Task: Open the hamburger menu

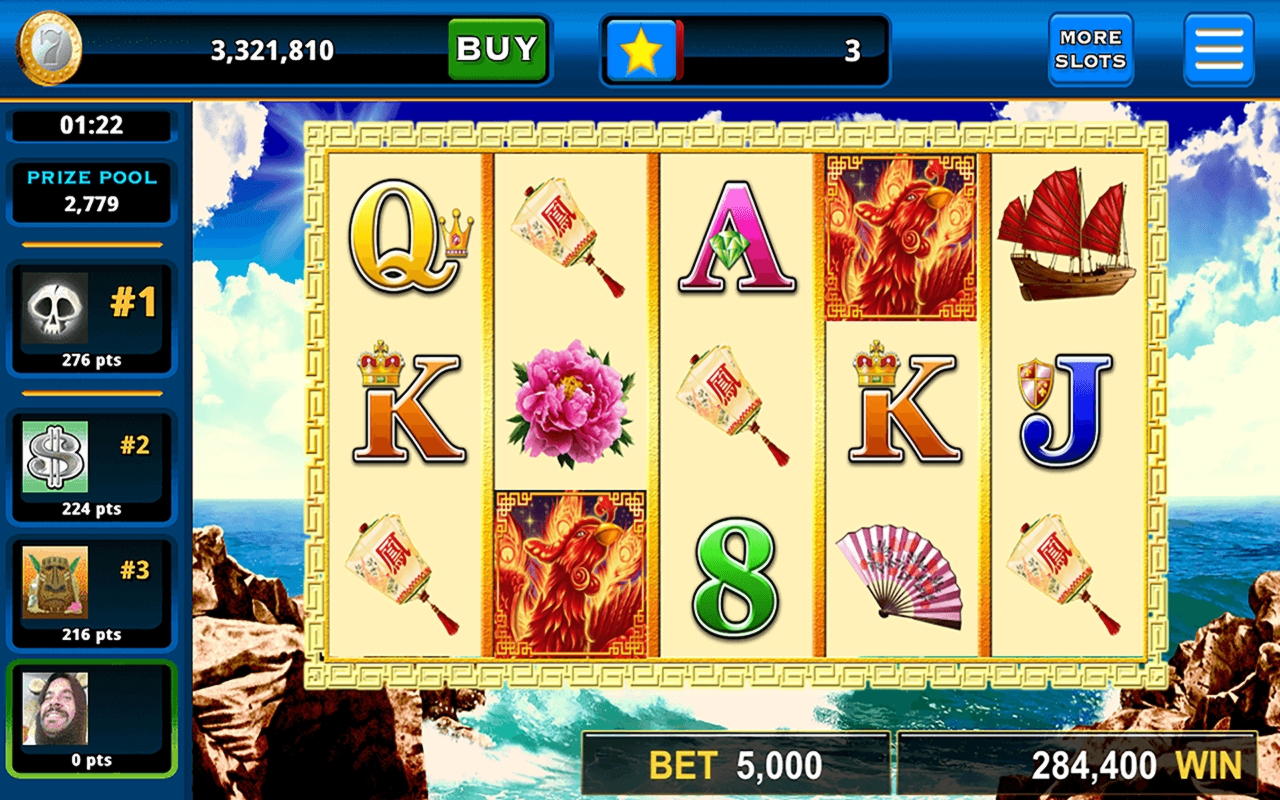Action: [x=1218, y=49]
